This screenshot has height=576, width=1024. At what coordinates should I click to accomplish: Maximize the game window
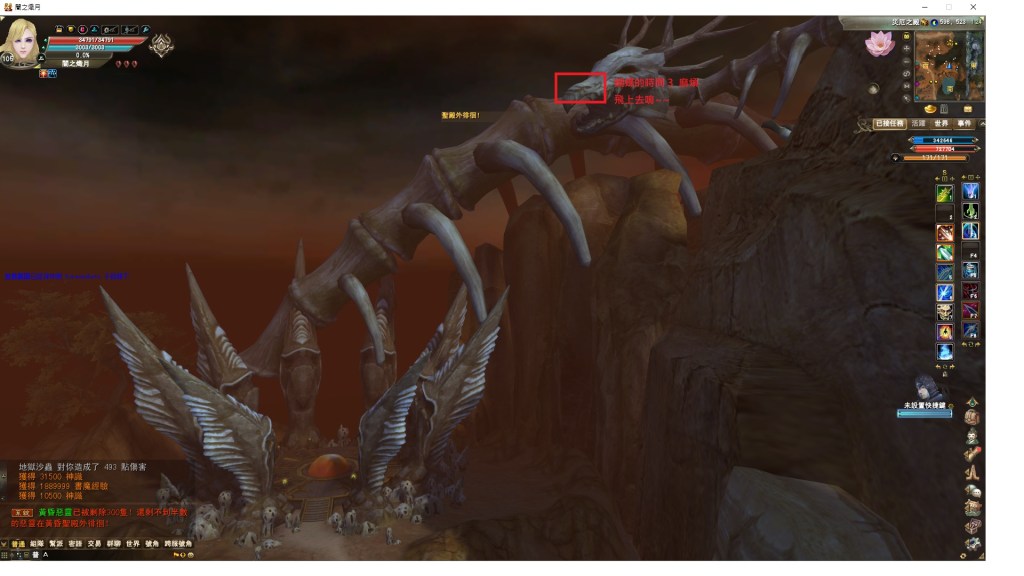click(948, 7)
